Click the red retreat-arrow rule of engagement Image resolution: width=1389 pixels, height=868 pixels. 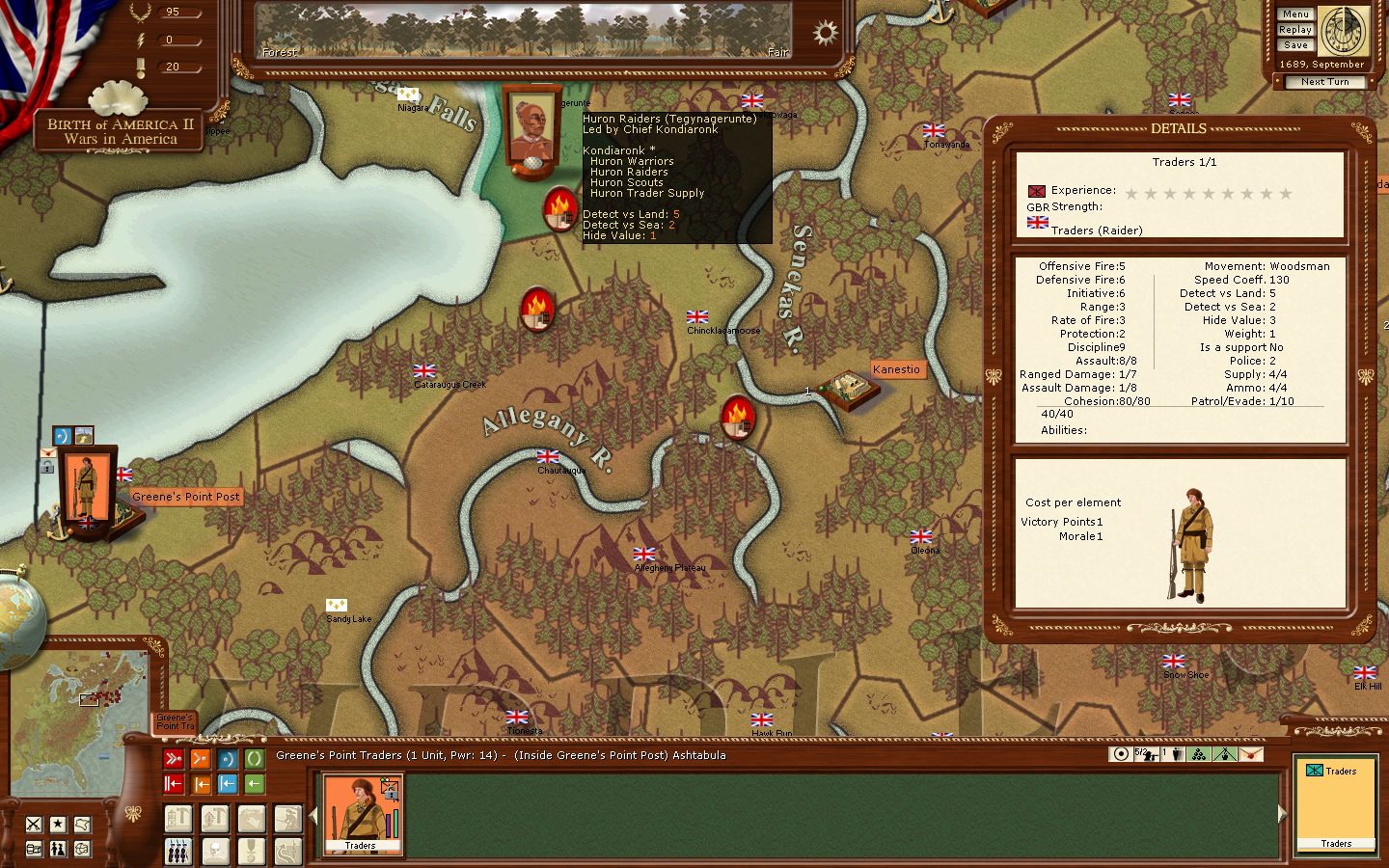(x=174, y=784)
